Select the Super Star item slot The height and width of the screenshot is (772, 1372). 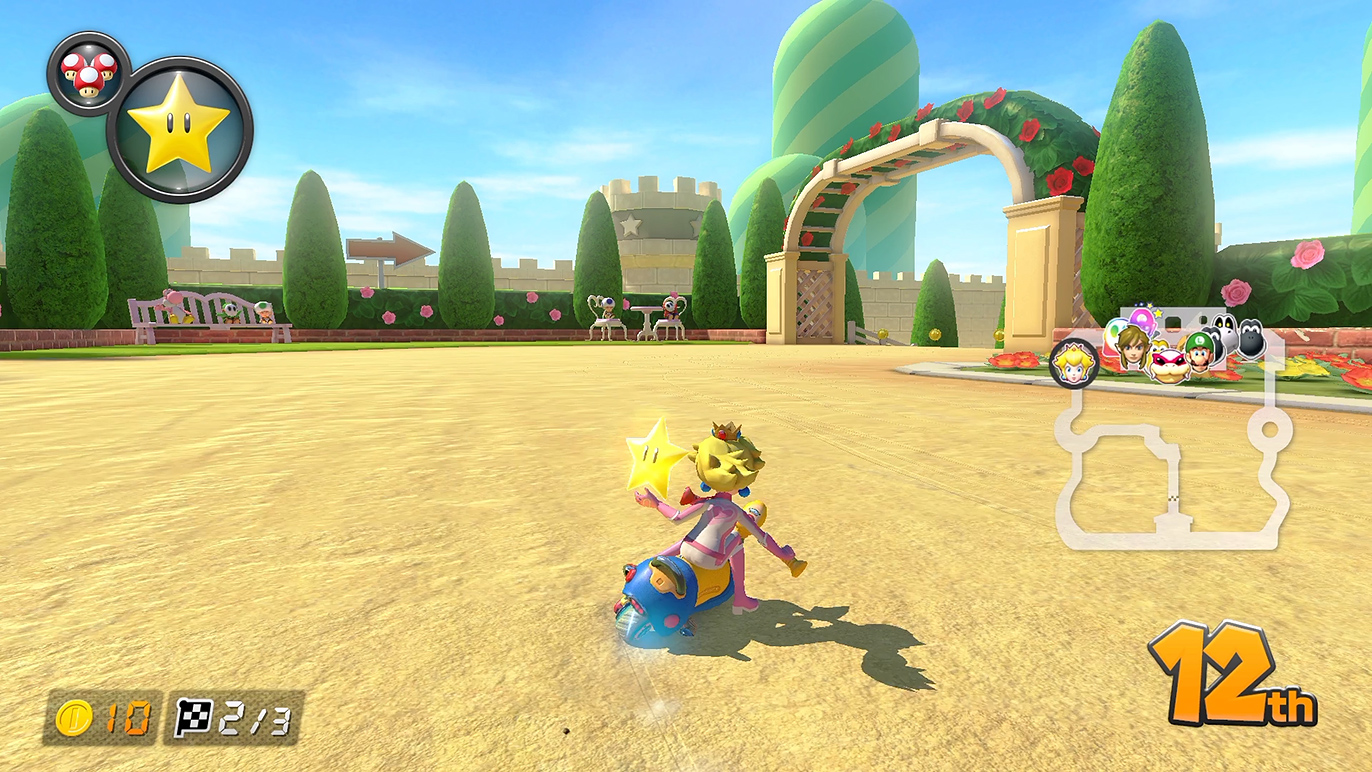pos(180,130)
